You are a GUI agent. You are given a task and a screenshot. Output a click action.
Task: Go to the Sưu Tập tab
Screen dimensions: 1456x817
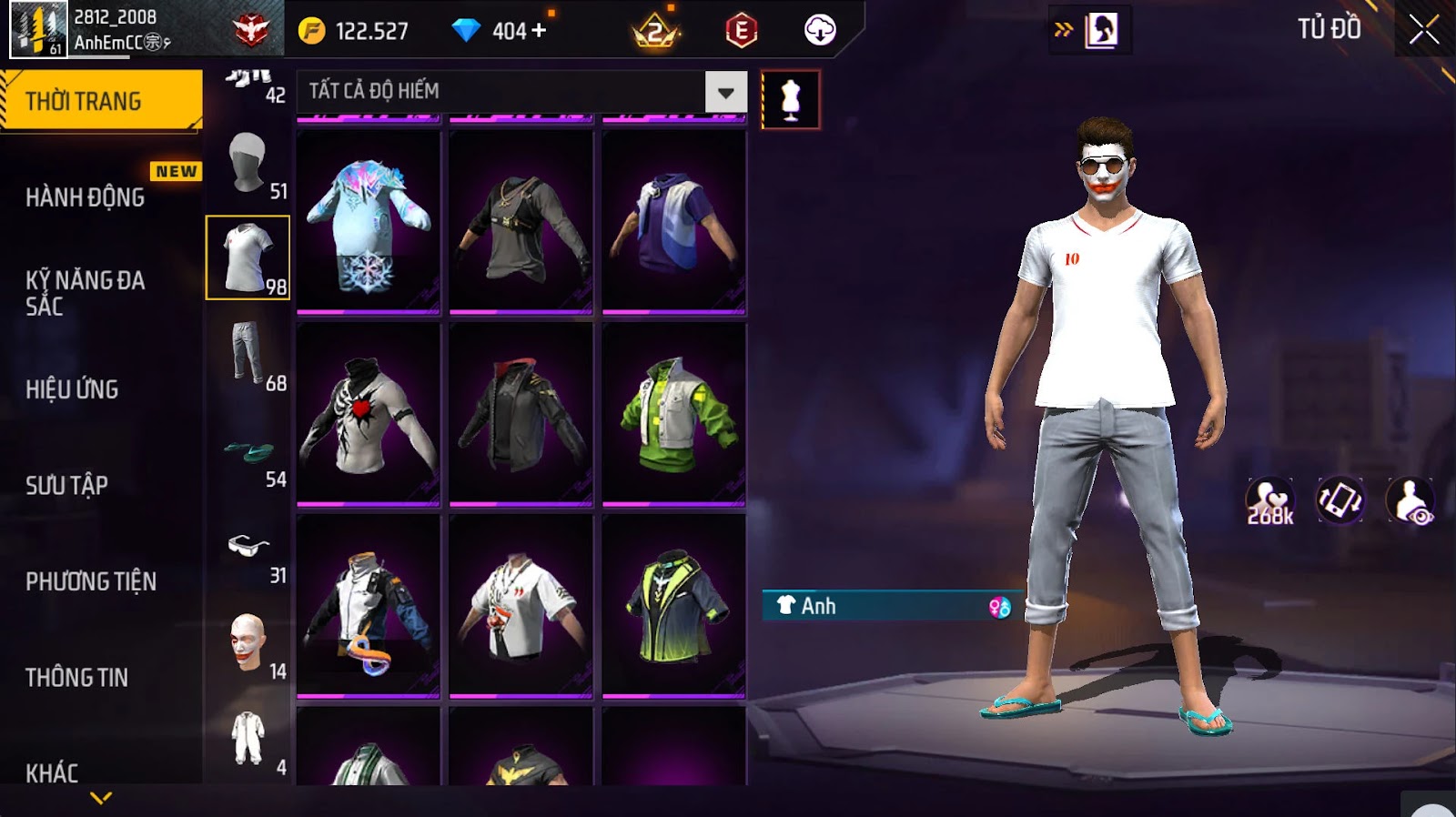tap(66, 485)
